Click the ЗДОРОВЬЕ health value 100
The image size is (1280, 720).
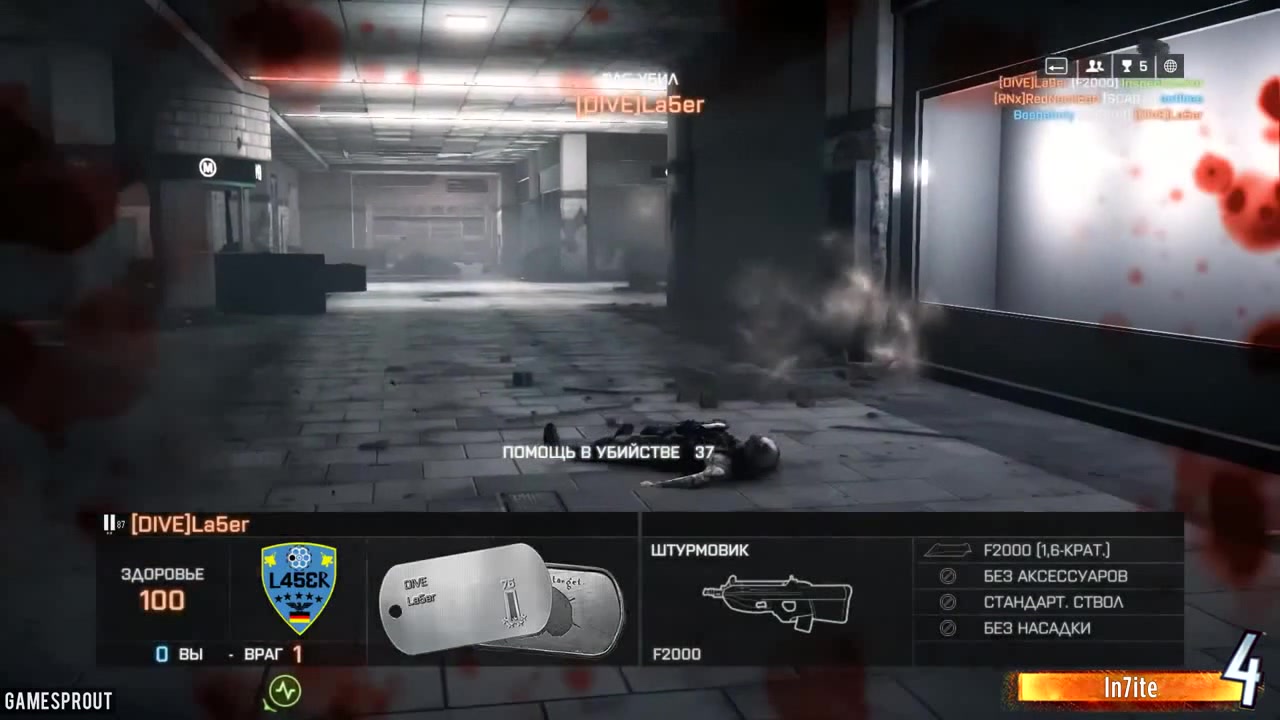coord(162,600)
